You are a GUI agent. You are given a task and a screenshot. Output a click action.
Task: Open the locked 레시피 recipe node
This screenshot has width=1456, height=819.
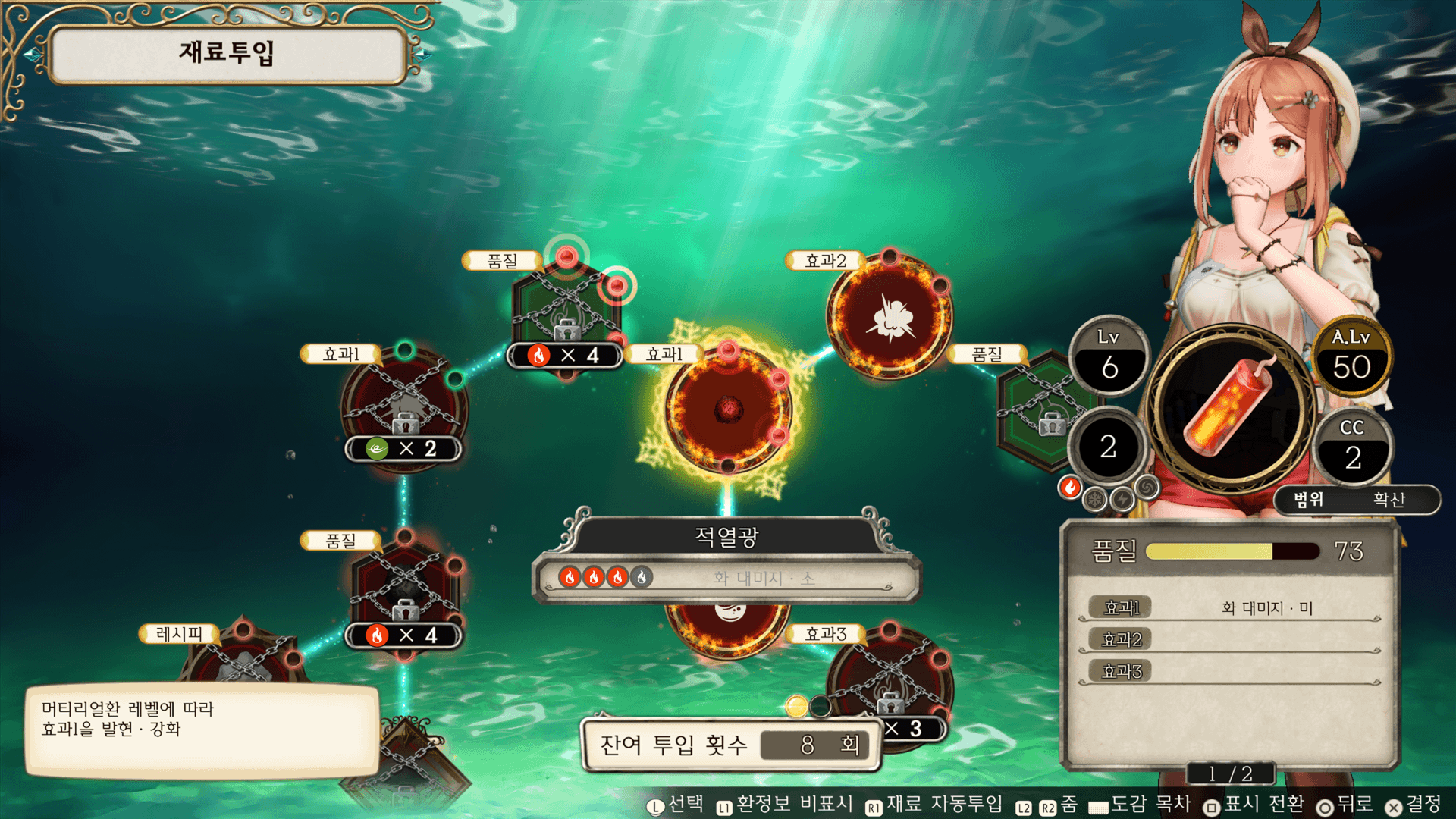(x=243, y=658)
